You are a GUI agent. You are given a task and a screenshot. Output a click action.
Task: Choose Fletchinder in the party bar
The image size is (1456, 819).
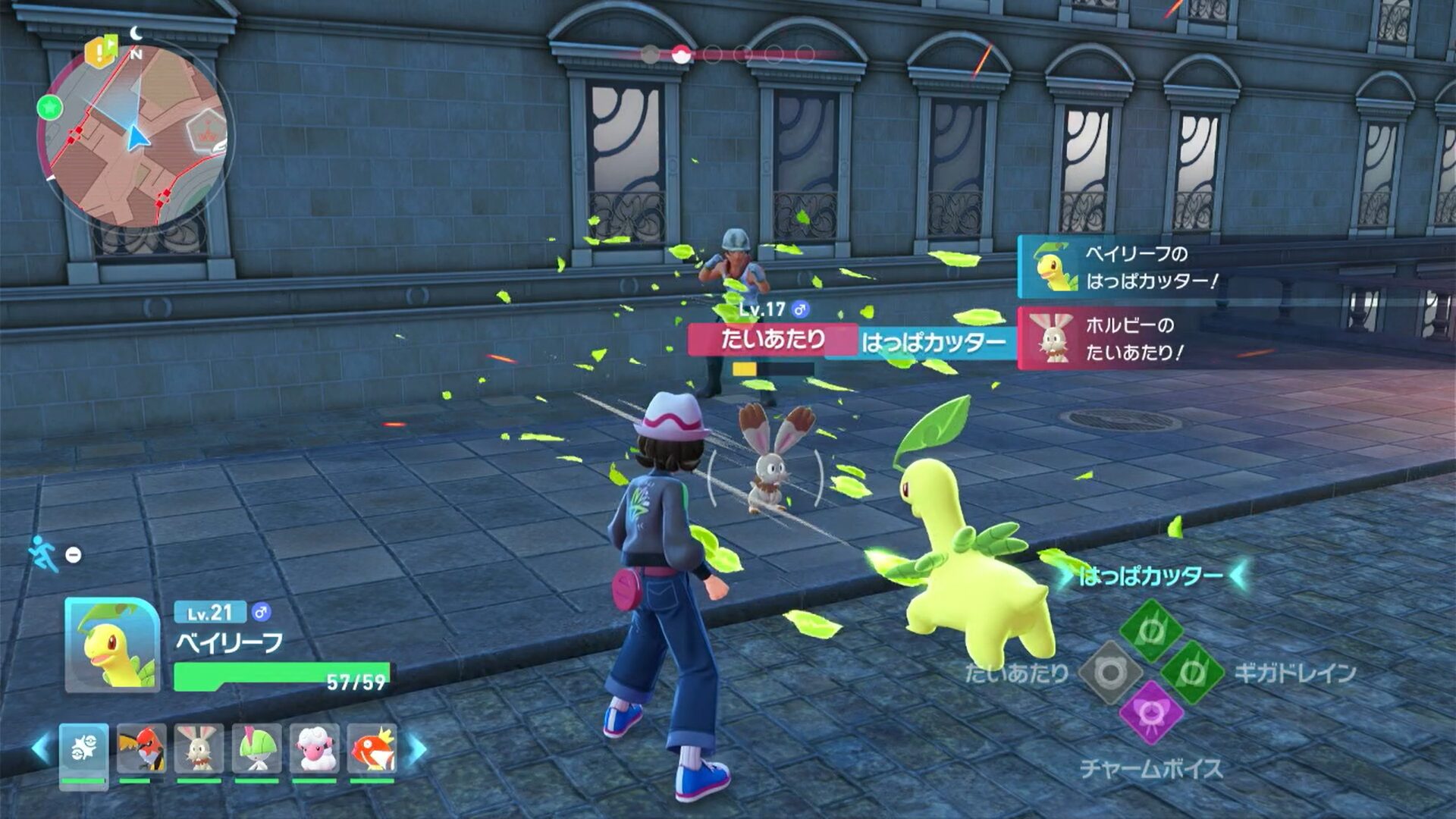click(141, 749)
